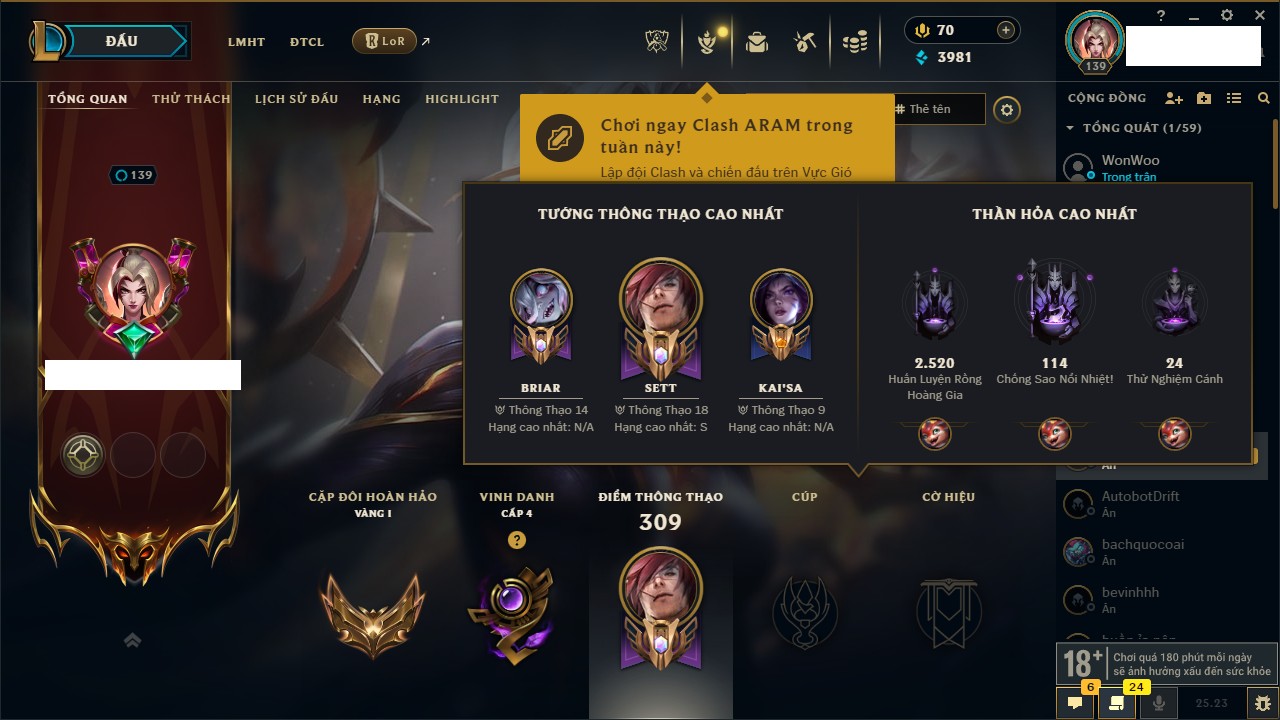Switch to the ĐTCL game tab
1280x720 pixels.
coord(307,42)
